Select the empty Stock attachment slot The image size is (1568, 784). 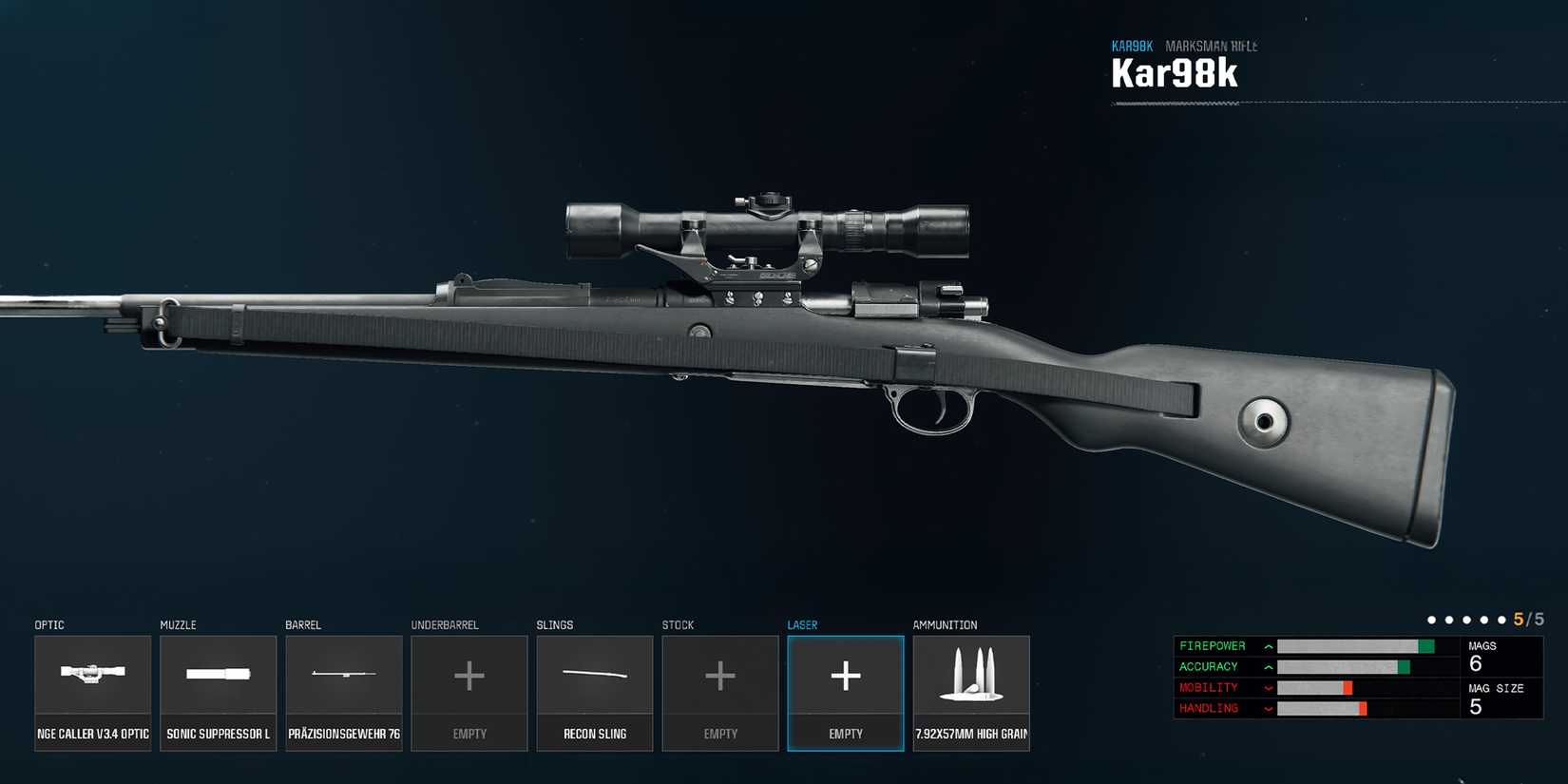(x=719, y=677)
